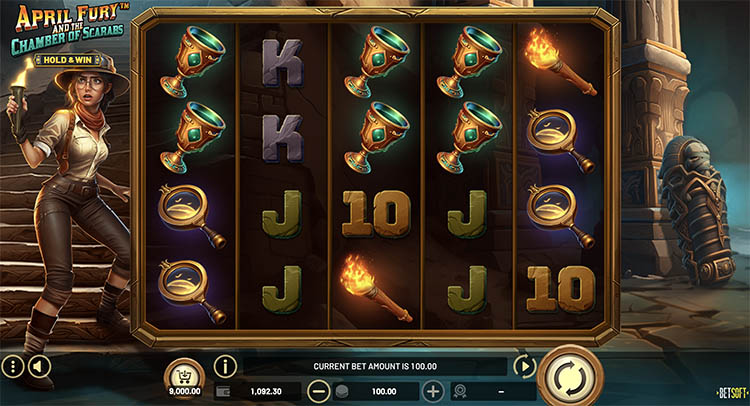750x406 pixels.
Task: Show the game info paytable
Action: [224, 367]
